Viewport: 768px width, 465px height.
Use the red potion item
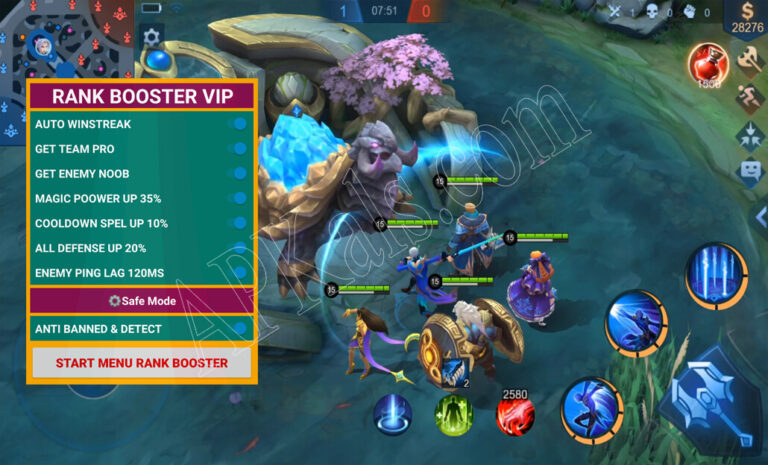[x=706, y=64]
